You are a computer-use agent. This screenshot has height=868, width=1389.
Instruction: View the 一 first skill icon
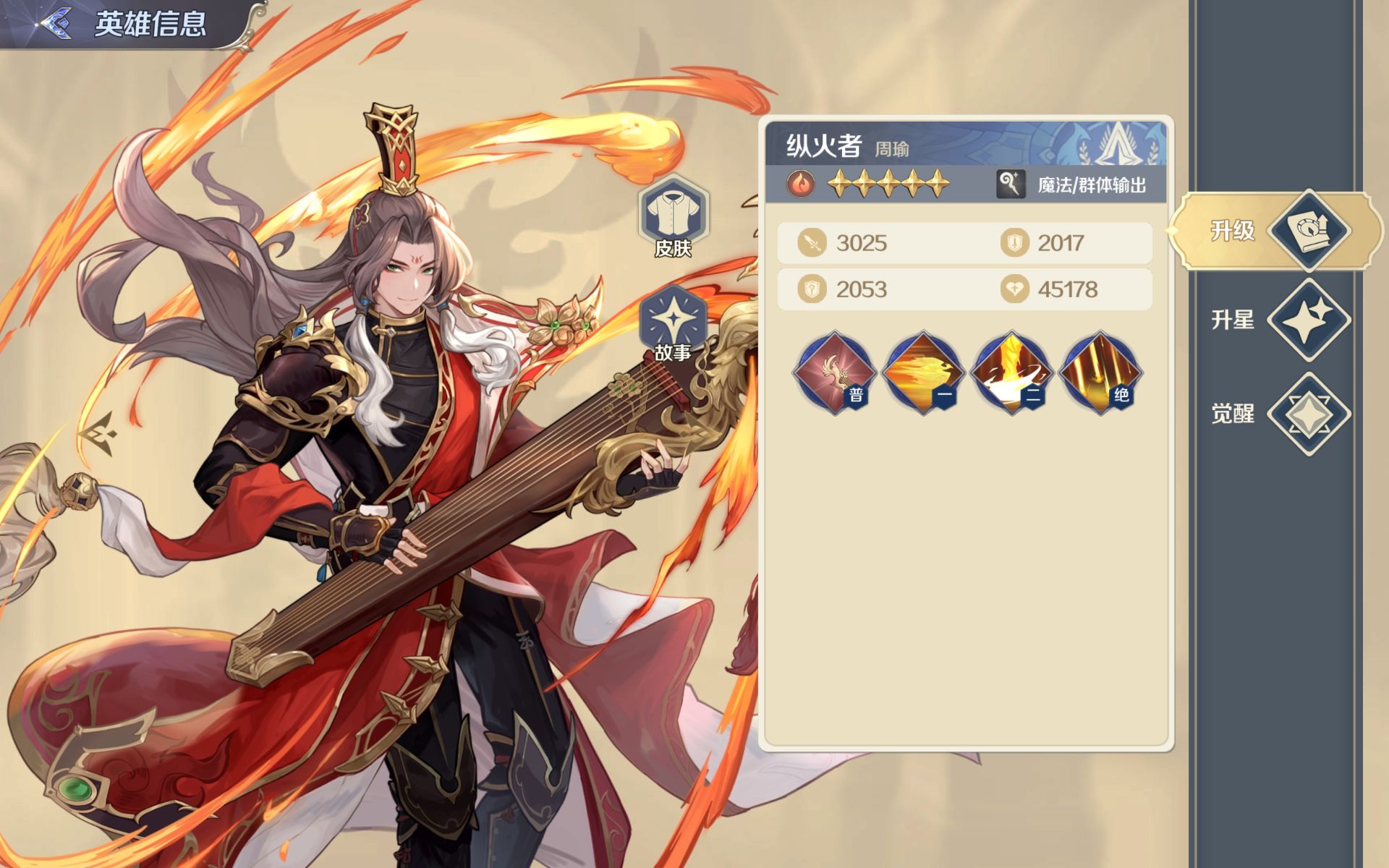pos(923,373)
